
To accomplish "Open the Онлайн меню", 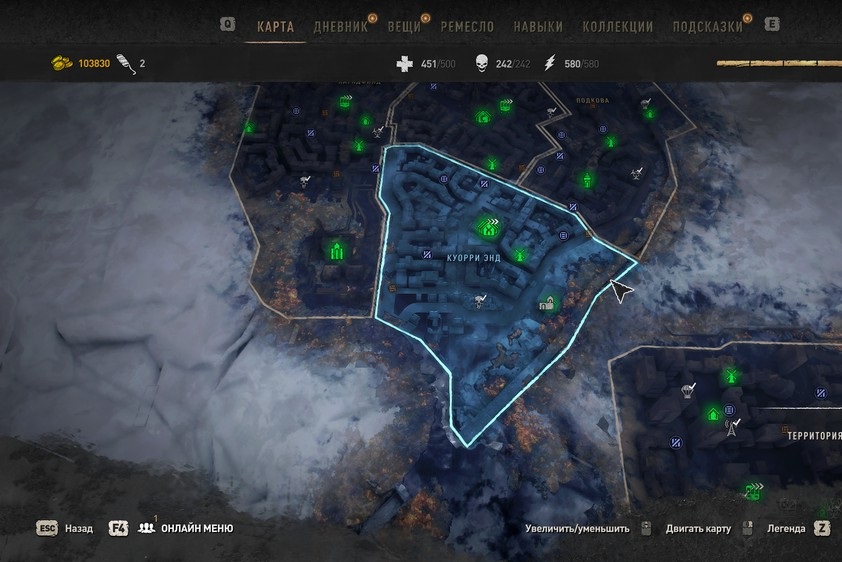I will [x=198, y=527].
